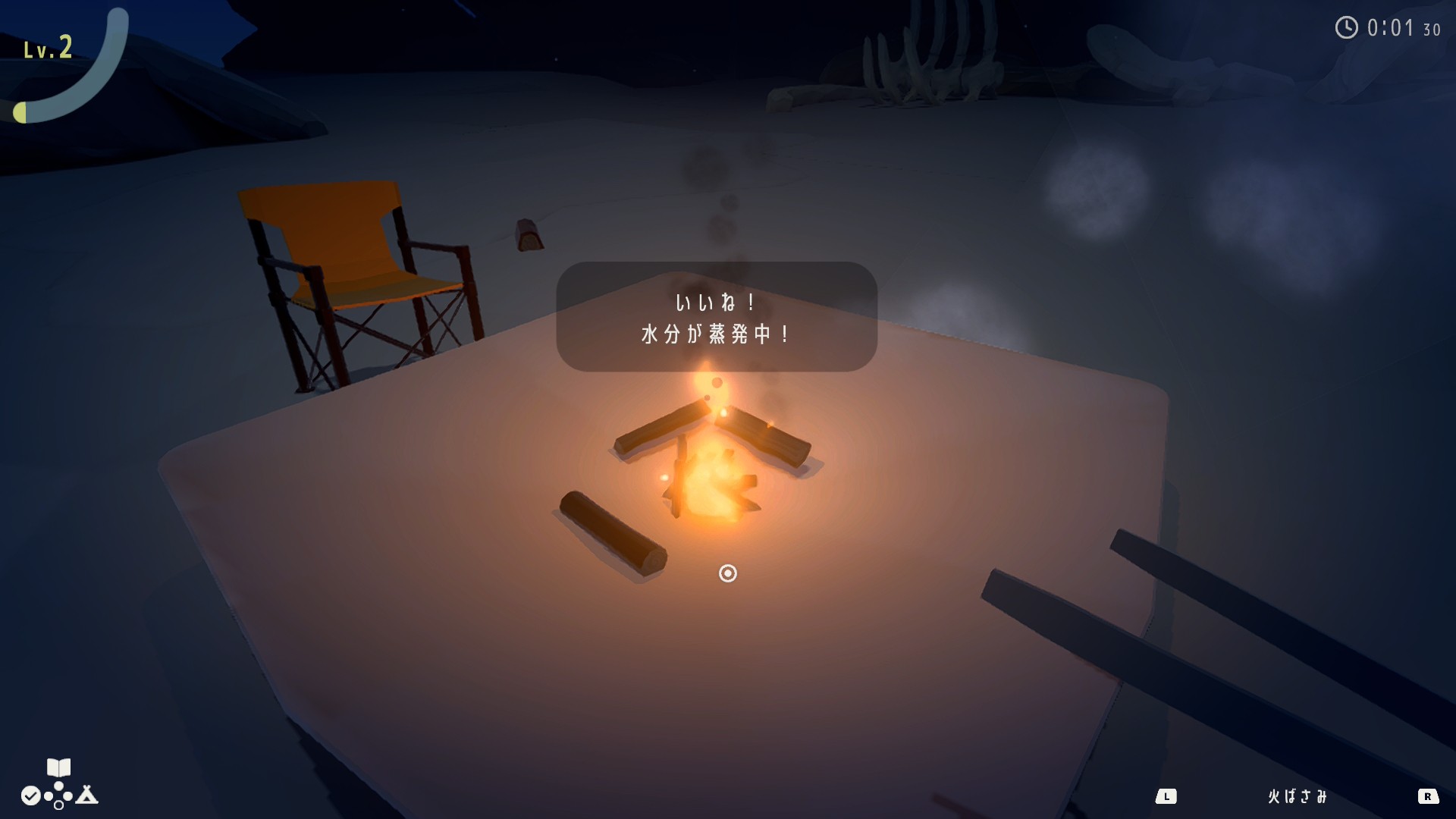Open the checkmark objectives icon

[x=30, y=795]
